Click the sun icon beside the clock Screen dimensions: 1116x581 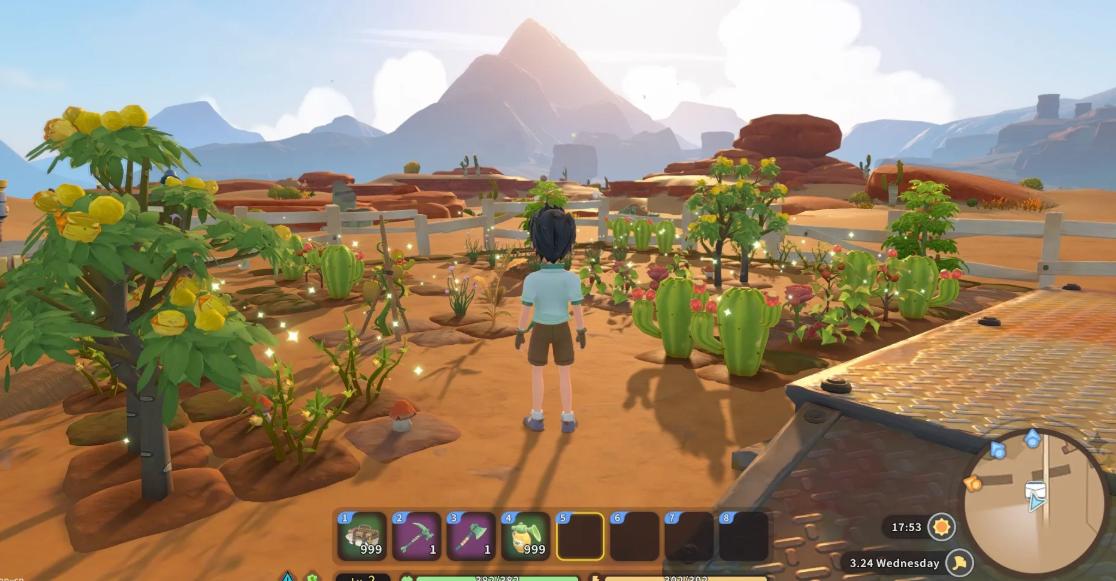(x=941, y=526)
